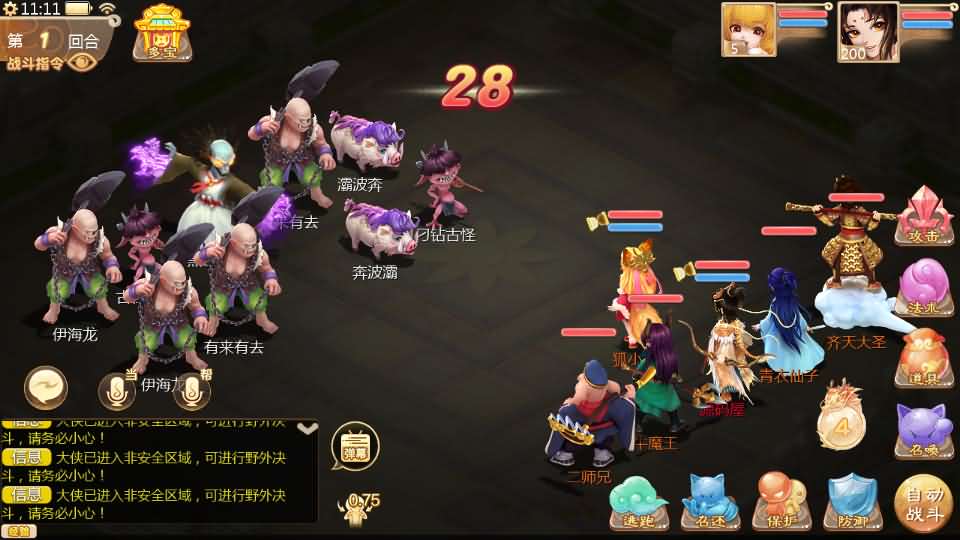Activate the 帮 voice microphone button

point(192,390)
